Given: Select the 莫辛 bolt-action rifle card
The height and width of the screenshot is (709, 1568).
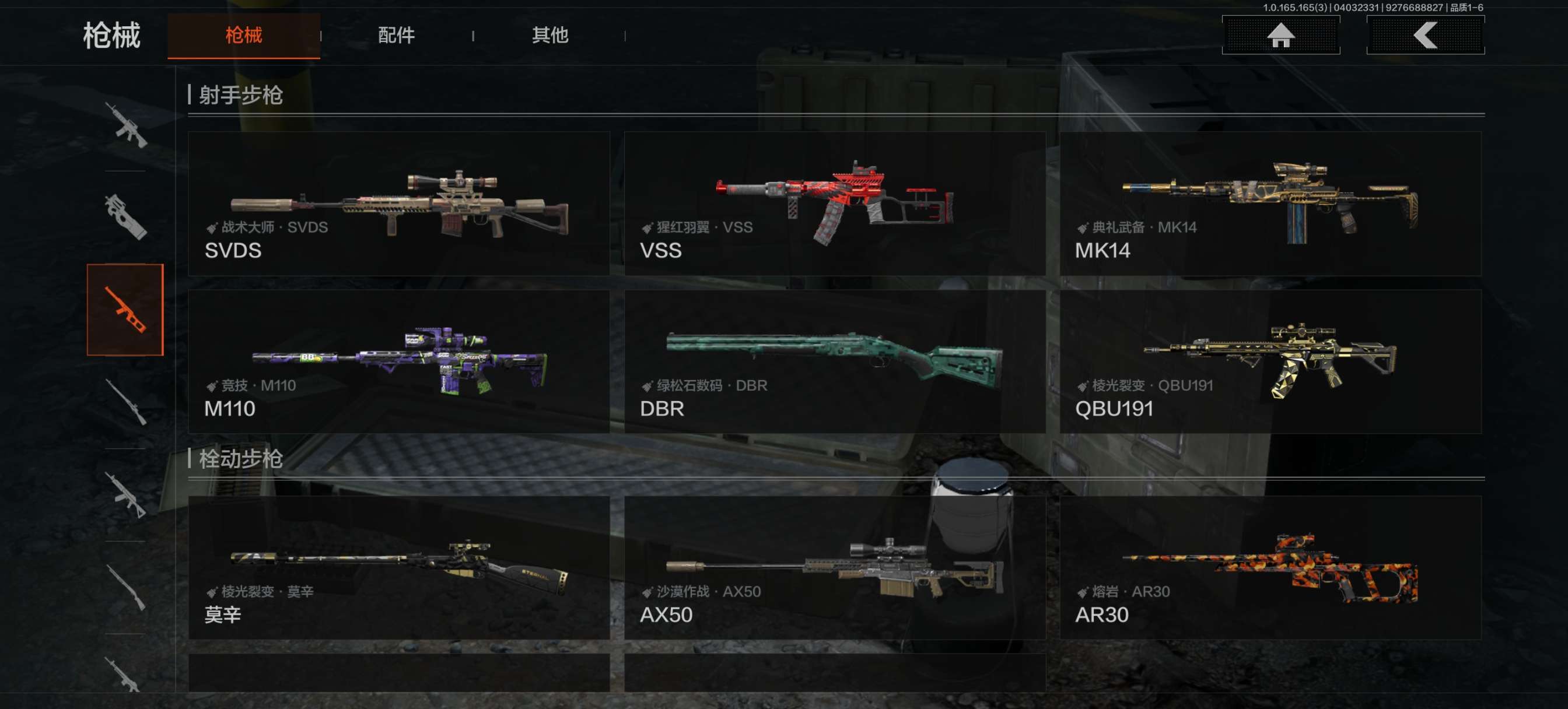Looking at the screenshot, I should (398, 568).
